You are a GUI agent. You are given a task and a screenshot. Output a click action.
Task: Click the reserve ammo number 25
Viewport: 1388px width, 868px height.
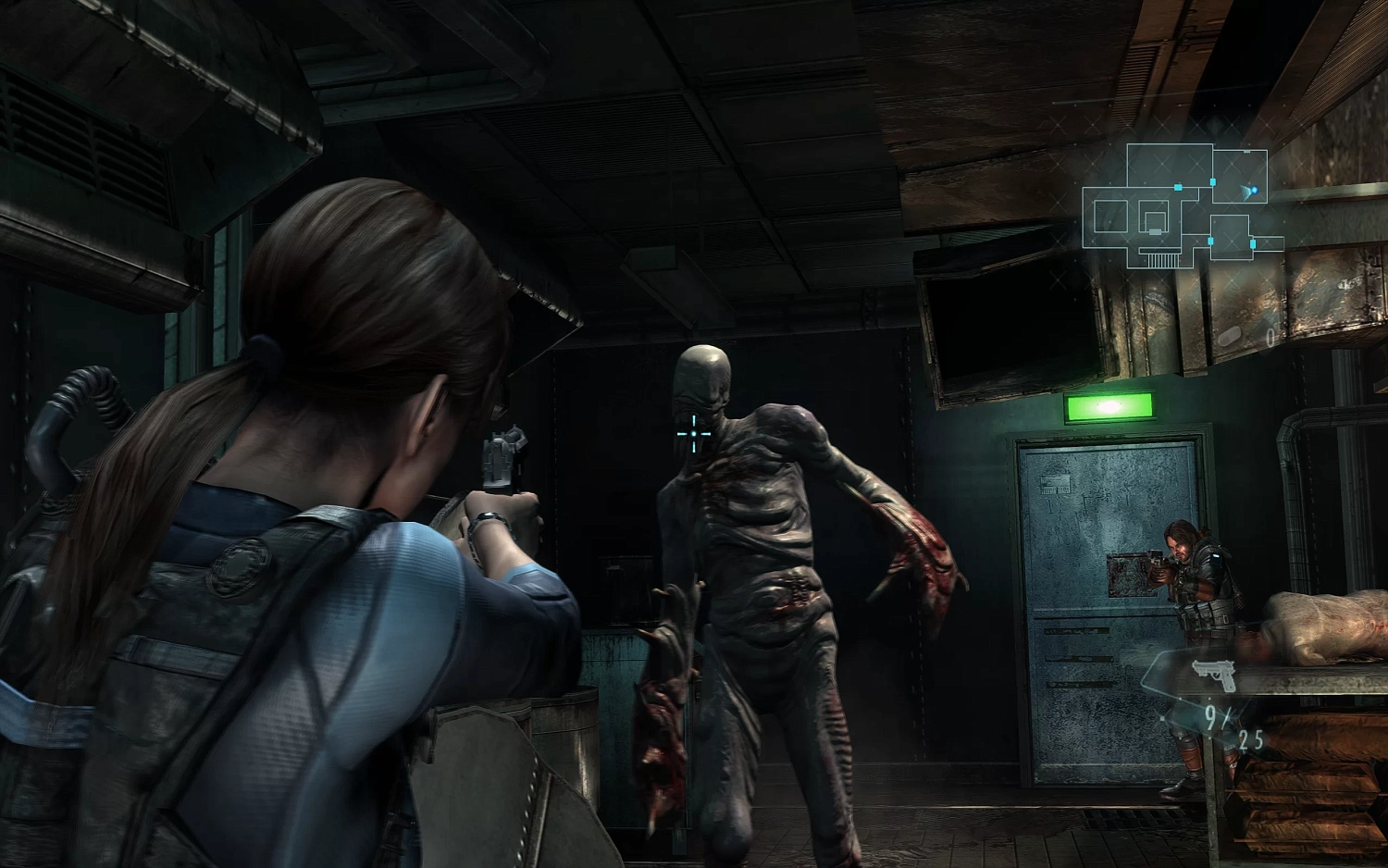click(1252, 738)
